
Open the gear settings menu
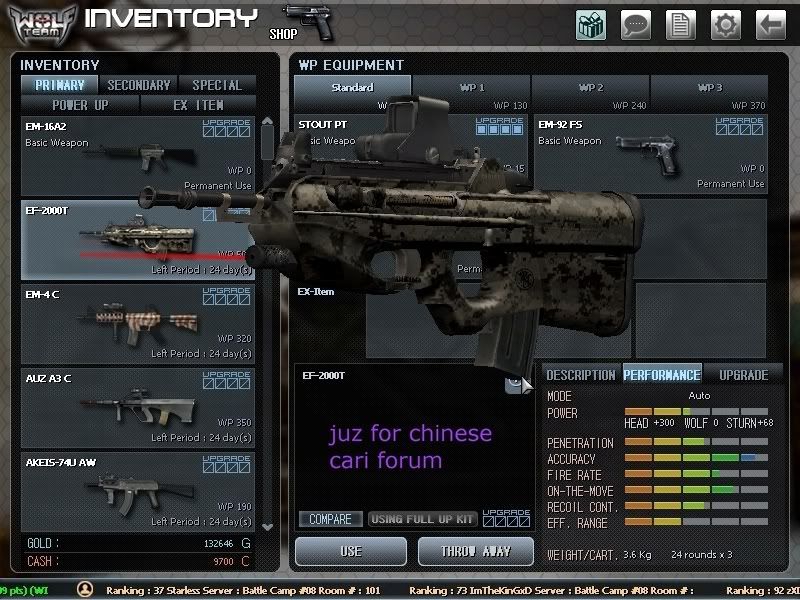(725, 24)
